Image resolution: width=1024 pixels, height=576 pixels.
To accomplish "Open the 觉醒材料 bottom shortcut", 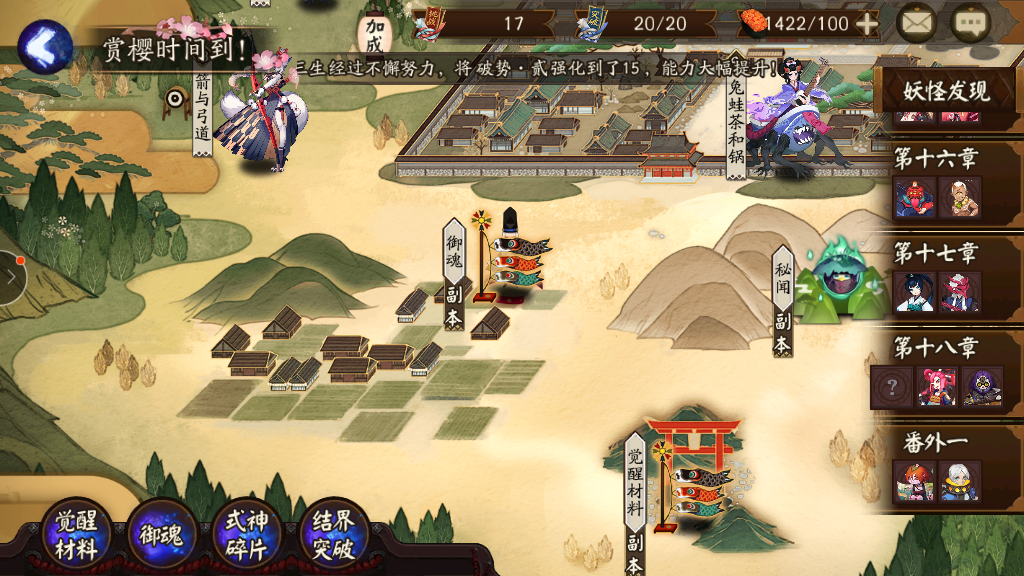I will coord(77,535).
